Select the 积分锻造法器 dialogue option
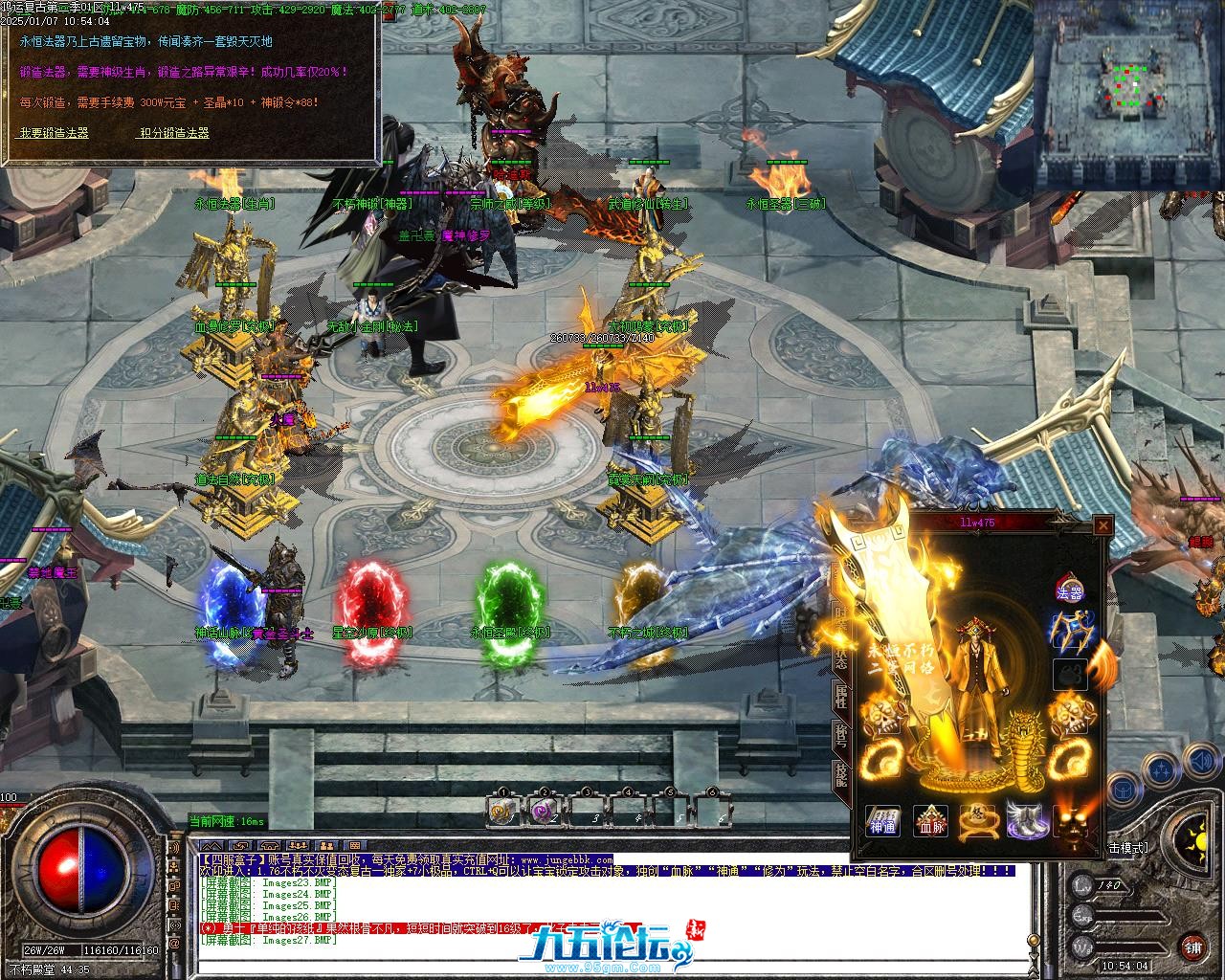 click(174, 133)
